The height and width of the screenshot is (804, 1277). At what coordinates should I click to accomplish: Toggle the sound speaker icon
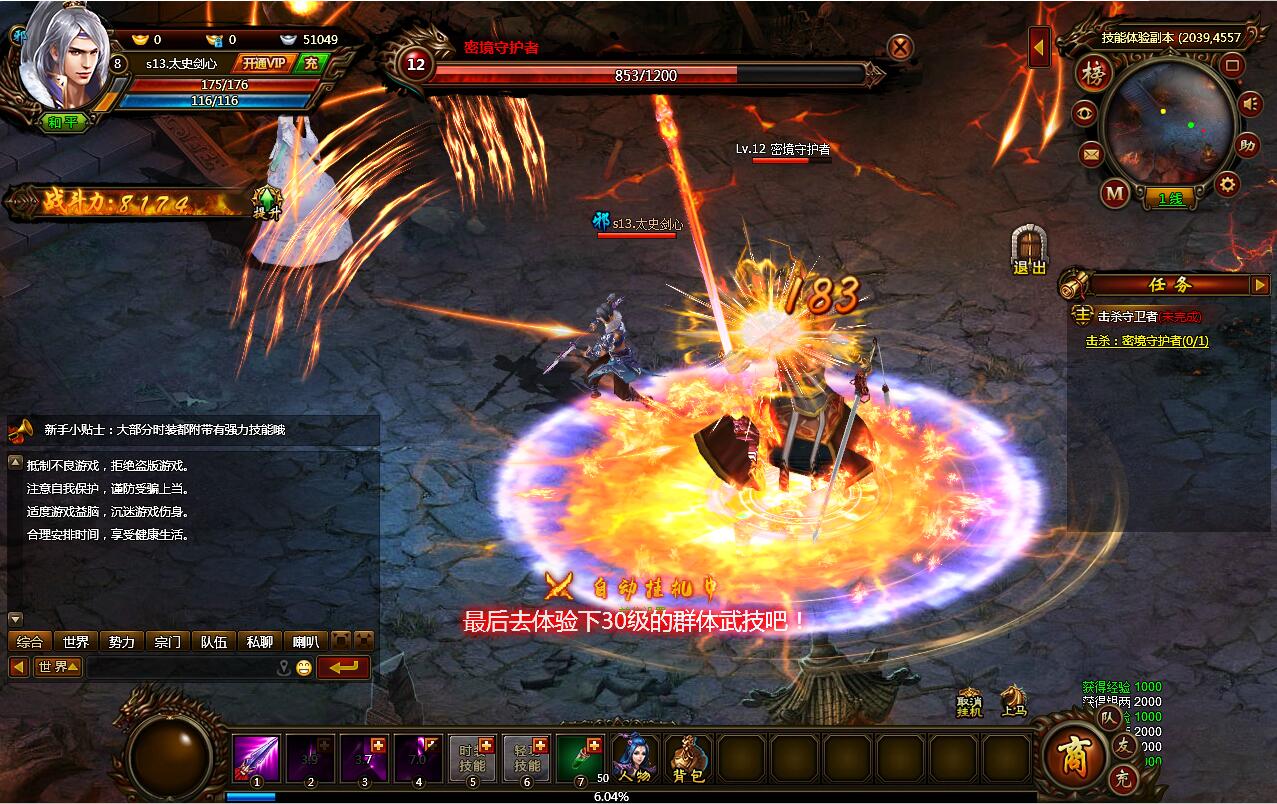(x=1249, y=103)
